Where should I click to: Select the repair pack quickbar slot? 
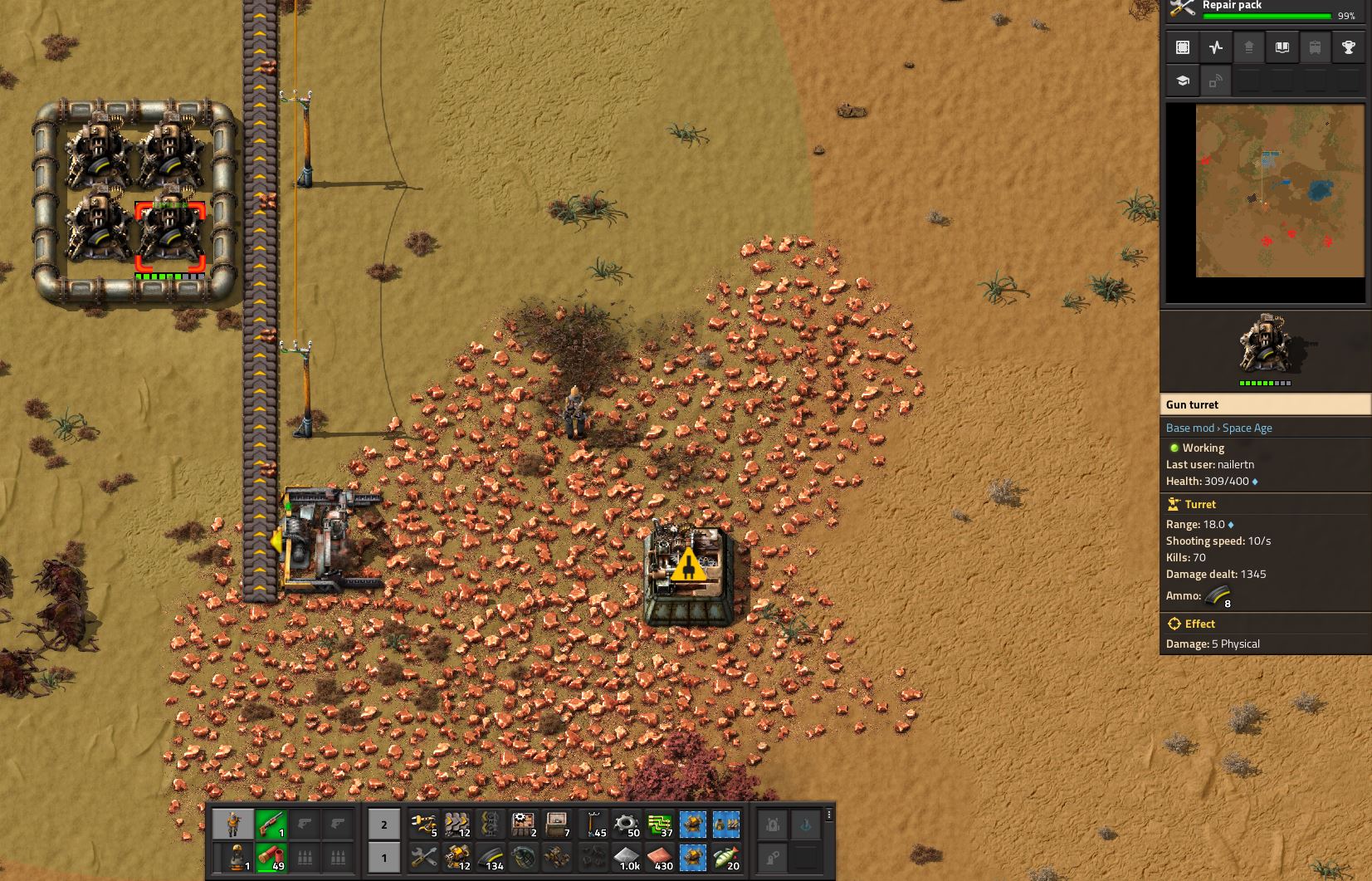click(x=424, y=858)
